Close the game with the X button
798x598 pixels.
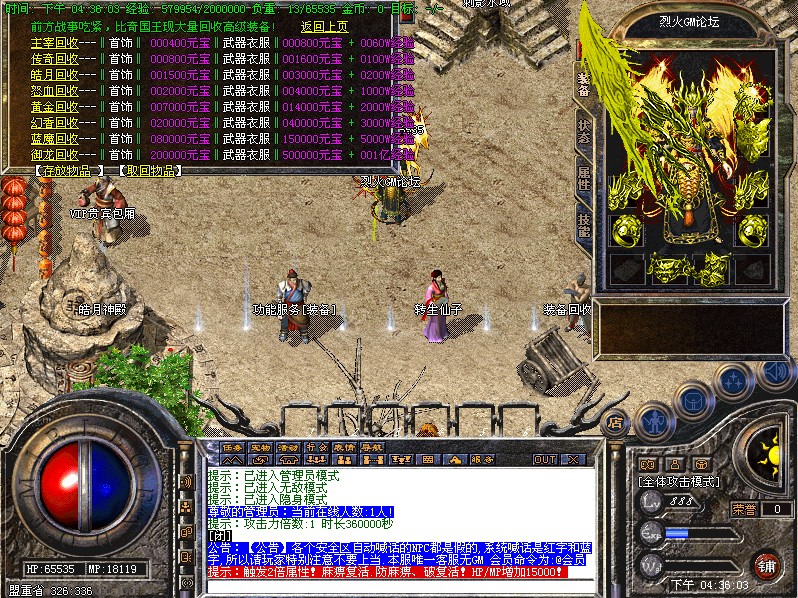[574, 459]
